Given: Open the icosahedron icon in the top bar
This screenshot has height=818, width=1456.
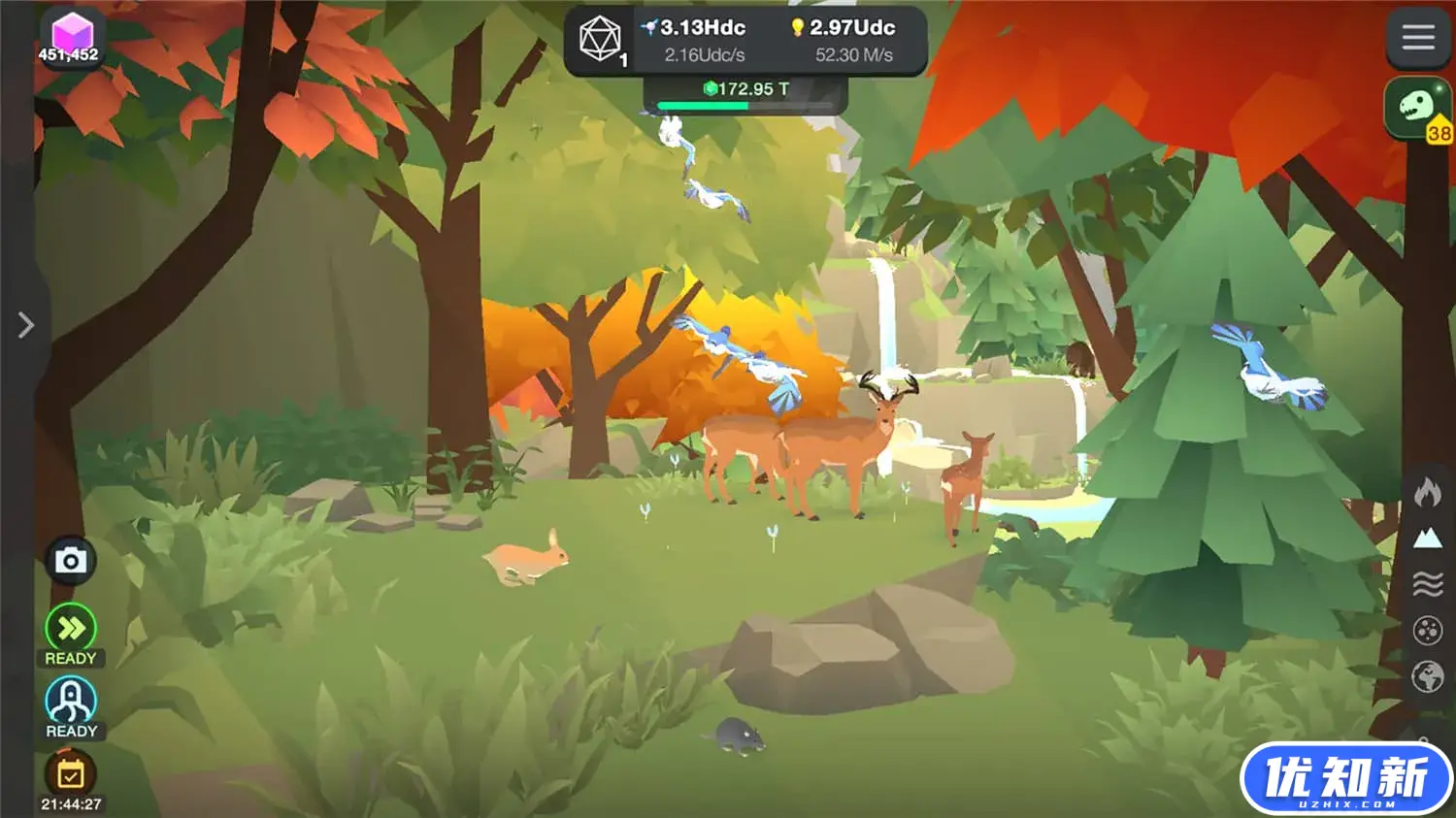Looking at the screenshot, I should (600, 40).
